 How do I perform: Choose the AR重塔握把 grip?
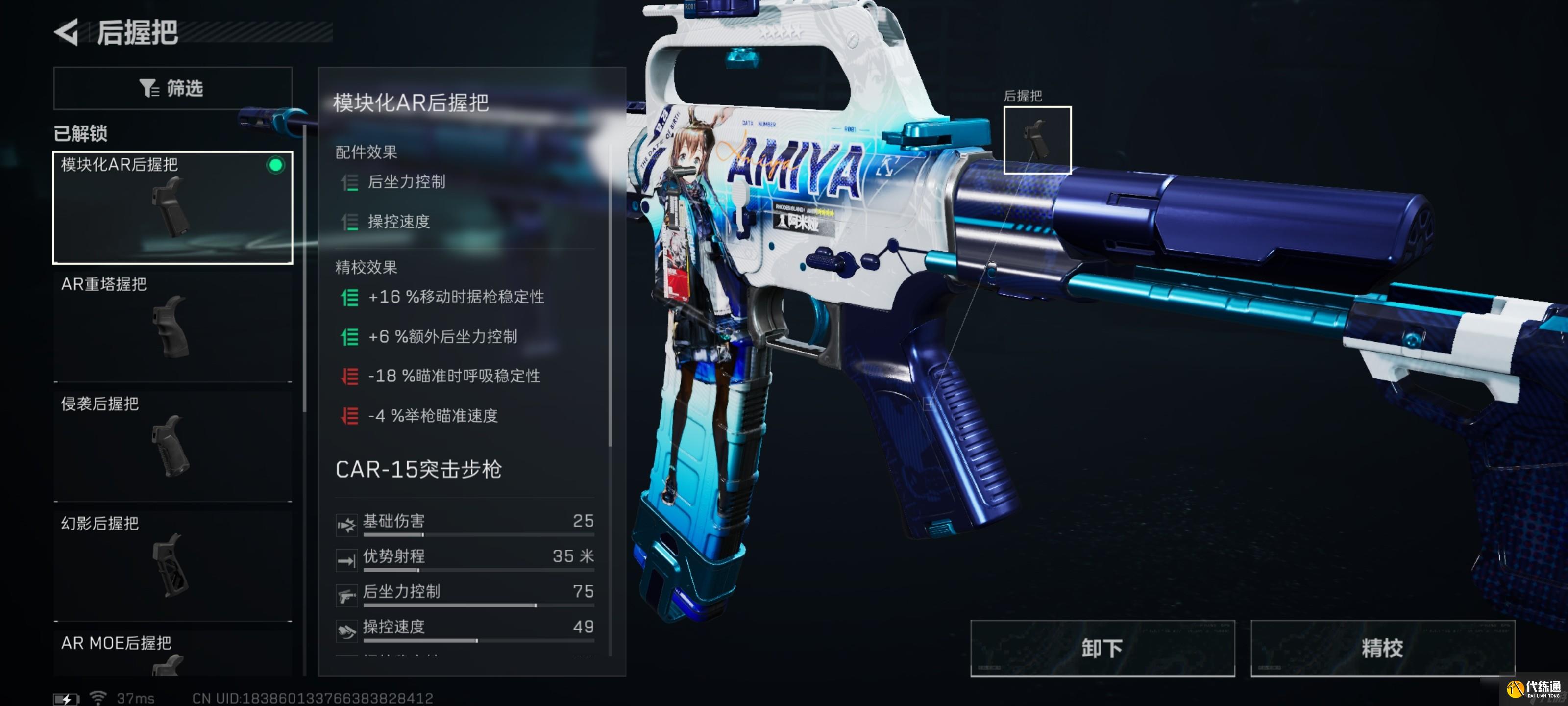click(172, 325)
